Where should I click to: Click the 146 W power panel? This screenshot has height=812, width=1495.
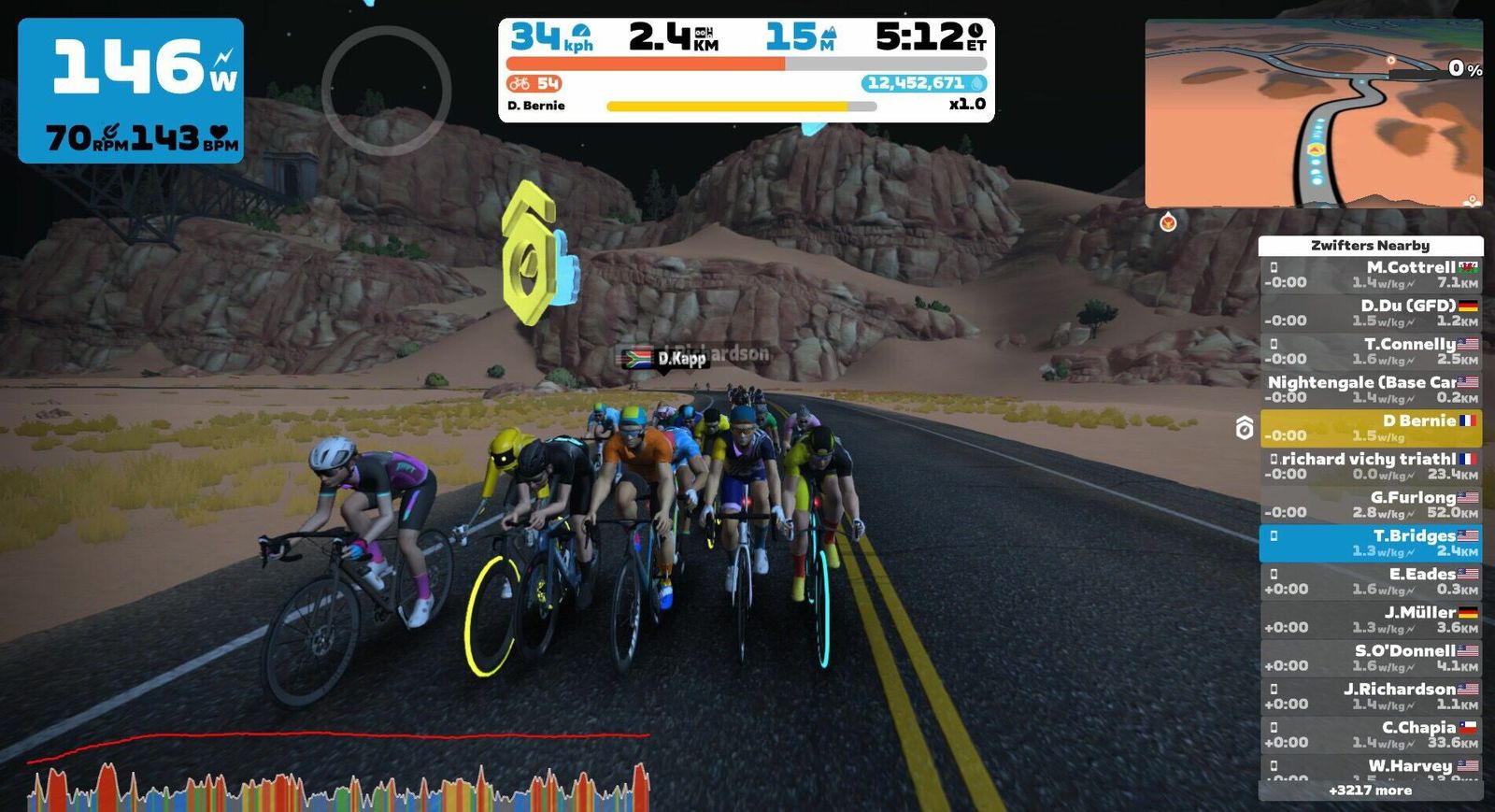pos(131,91)
